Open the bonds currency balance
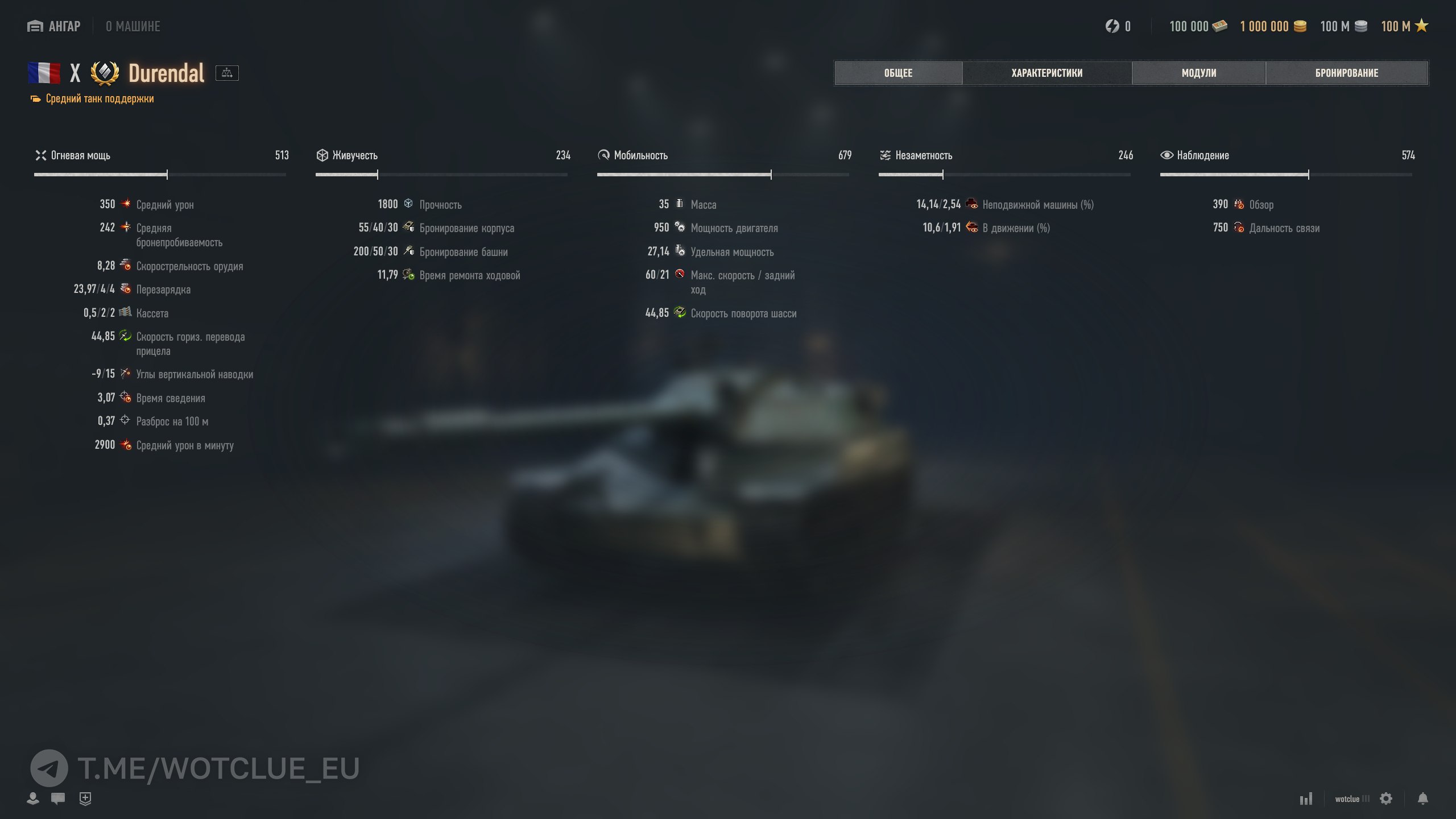The width and height of the screenshot is (1456, 819). [1198, 26]
